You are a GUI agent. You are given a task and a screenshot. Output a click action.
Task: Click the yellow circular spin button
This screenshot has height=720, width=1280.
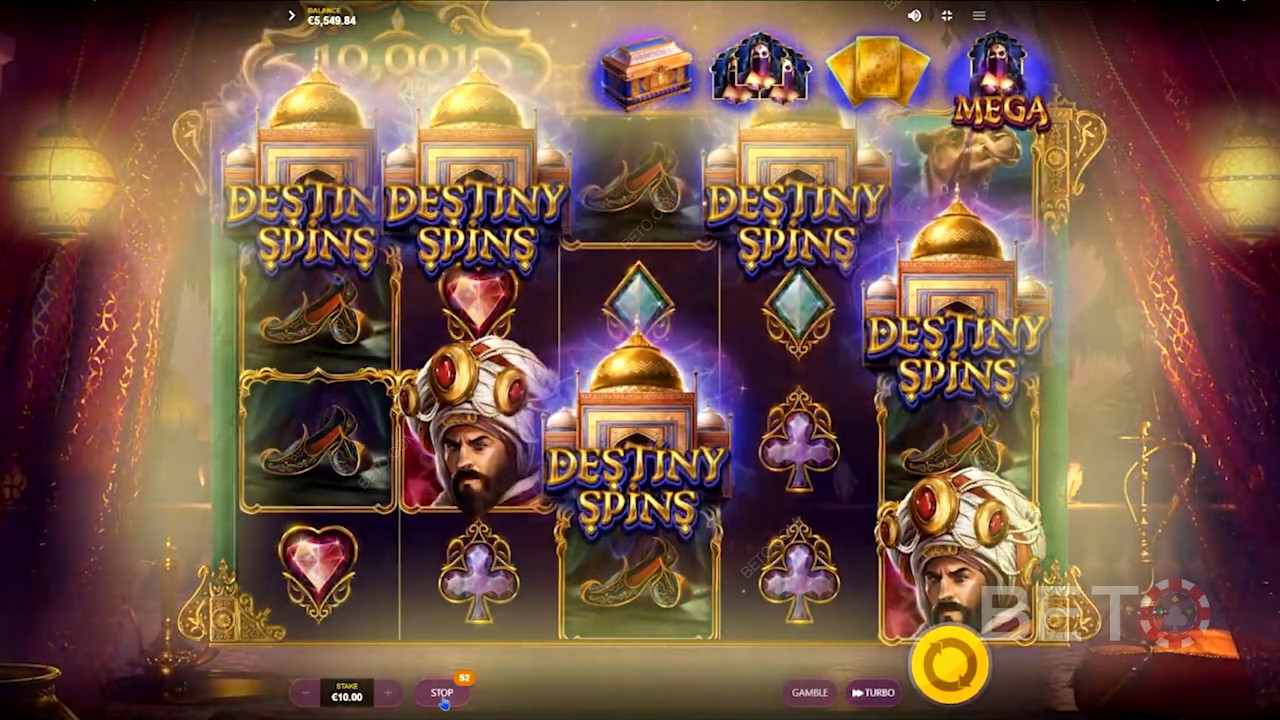coord(949,663)
